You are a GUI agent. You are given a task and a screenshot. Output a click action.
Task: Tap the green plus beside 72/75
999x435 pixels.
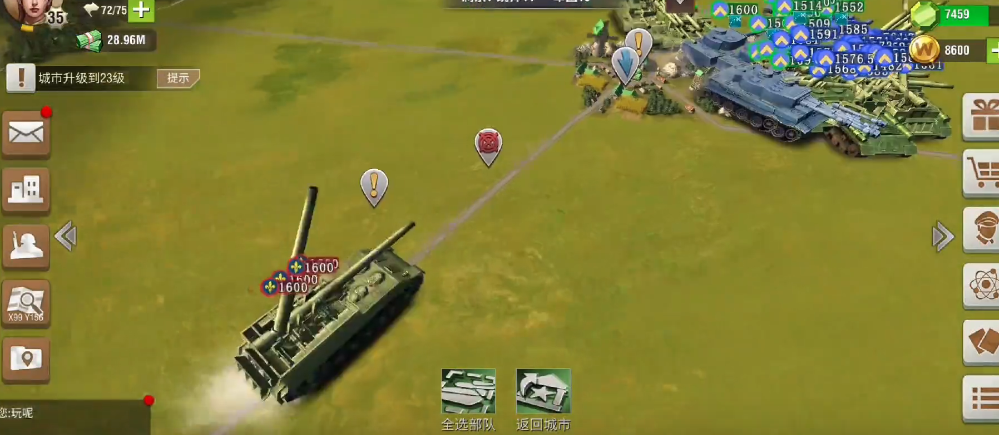[x=142, y=11]
